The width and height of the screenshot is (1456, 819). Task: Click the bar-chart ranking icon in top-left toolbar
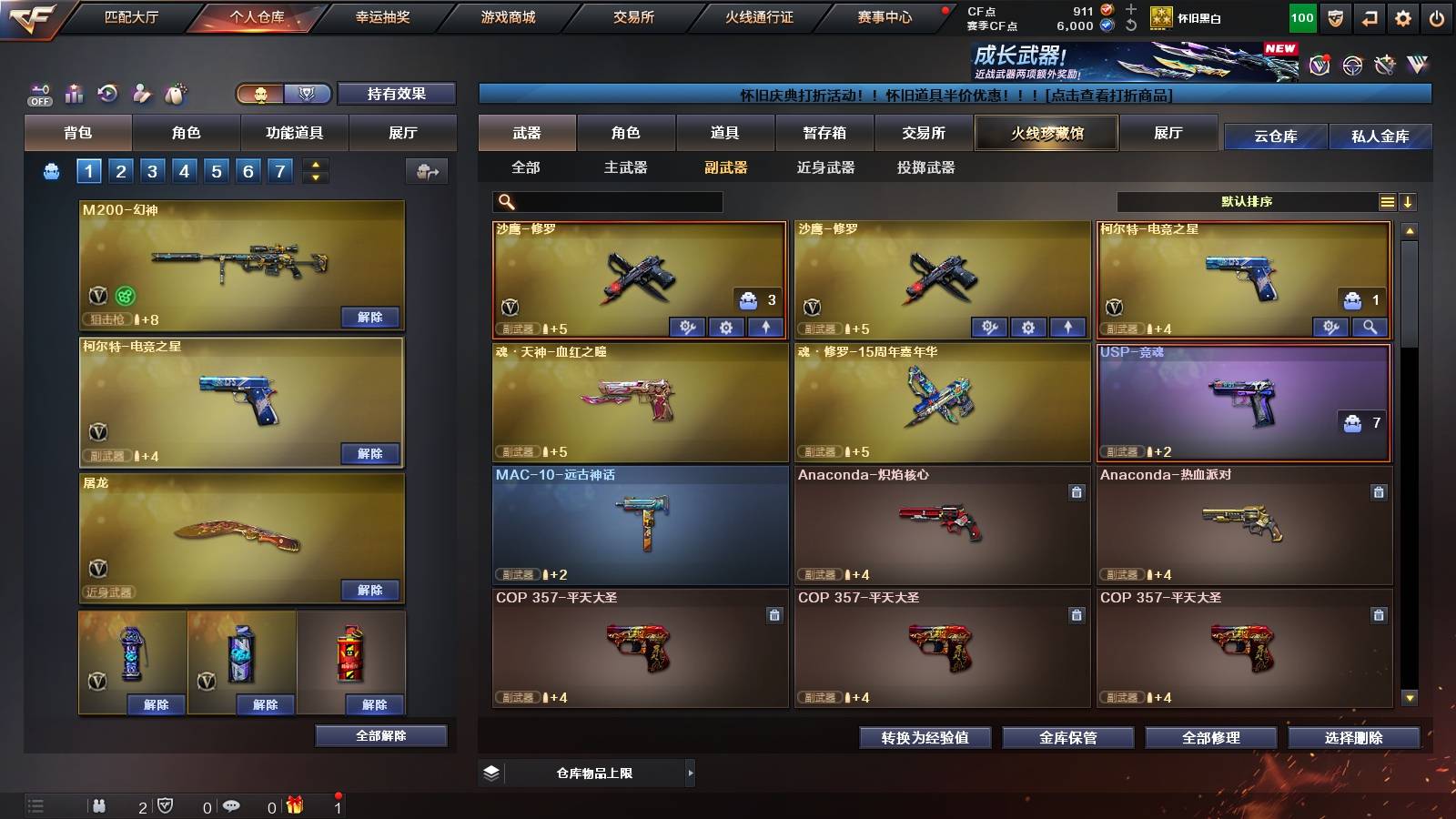(74, 93)
